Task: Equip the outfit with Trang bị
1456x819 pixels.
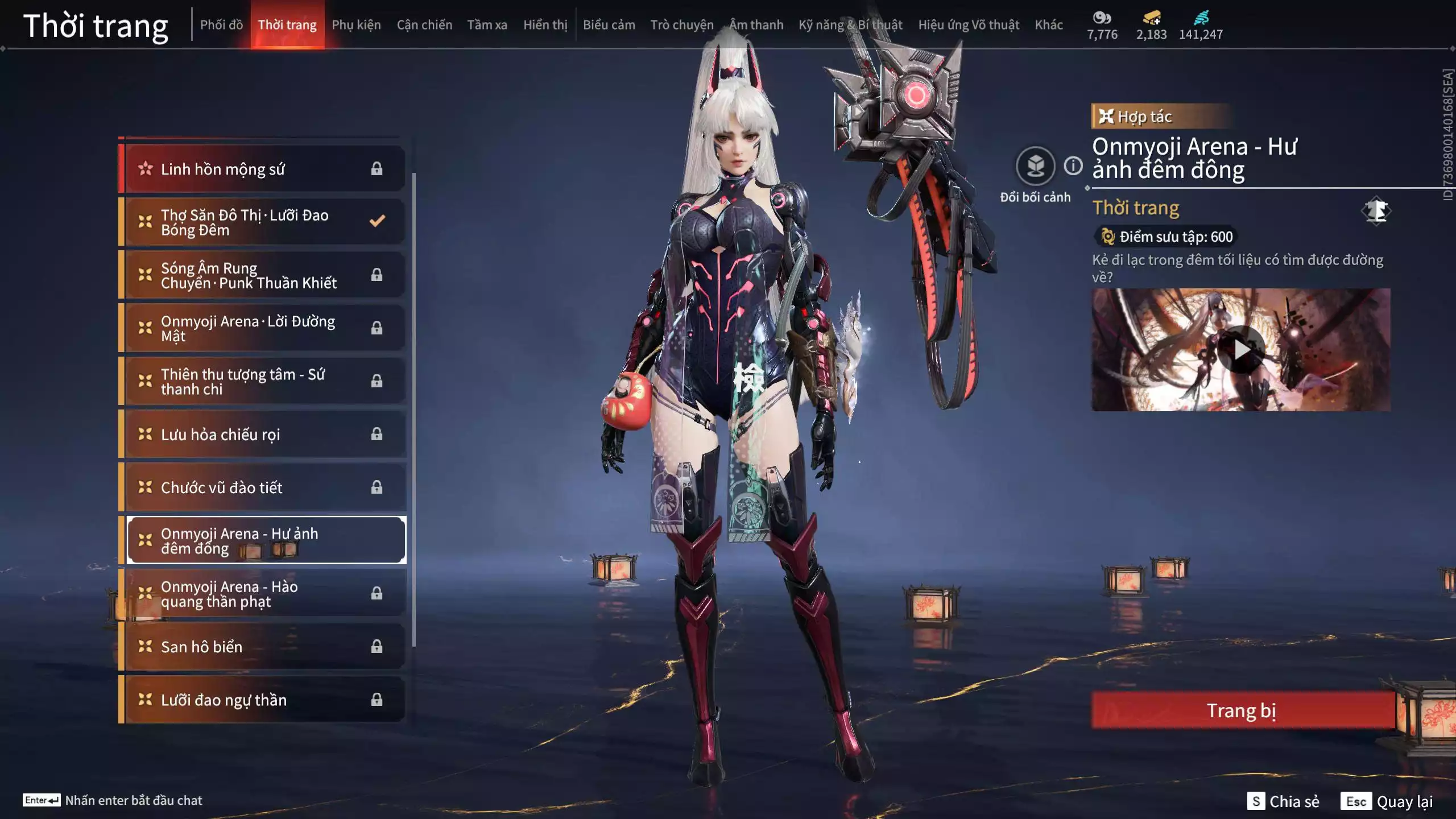Action: tap(1242, 710)
